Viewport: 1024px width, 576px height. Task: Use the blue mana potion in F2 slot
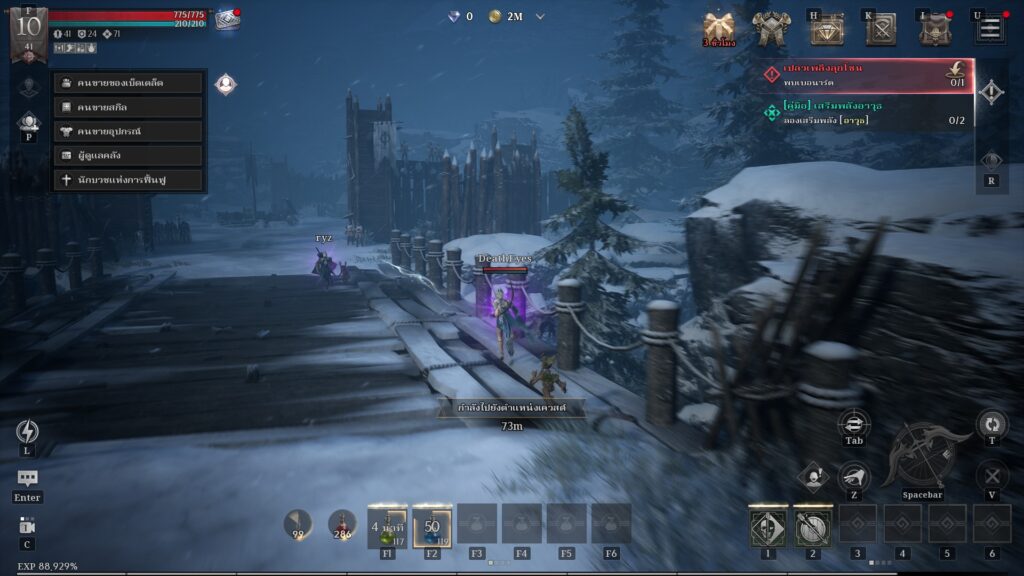tap(432, 526)
